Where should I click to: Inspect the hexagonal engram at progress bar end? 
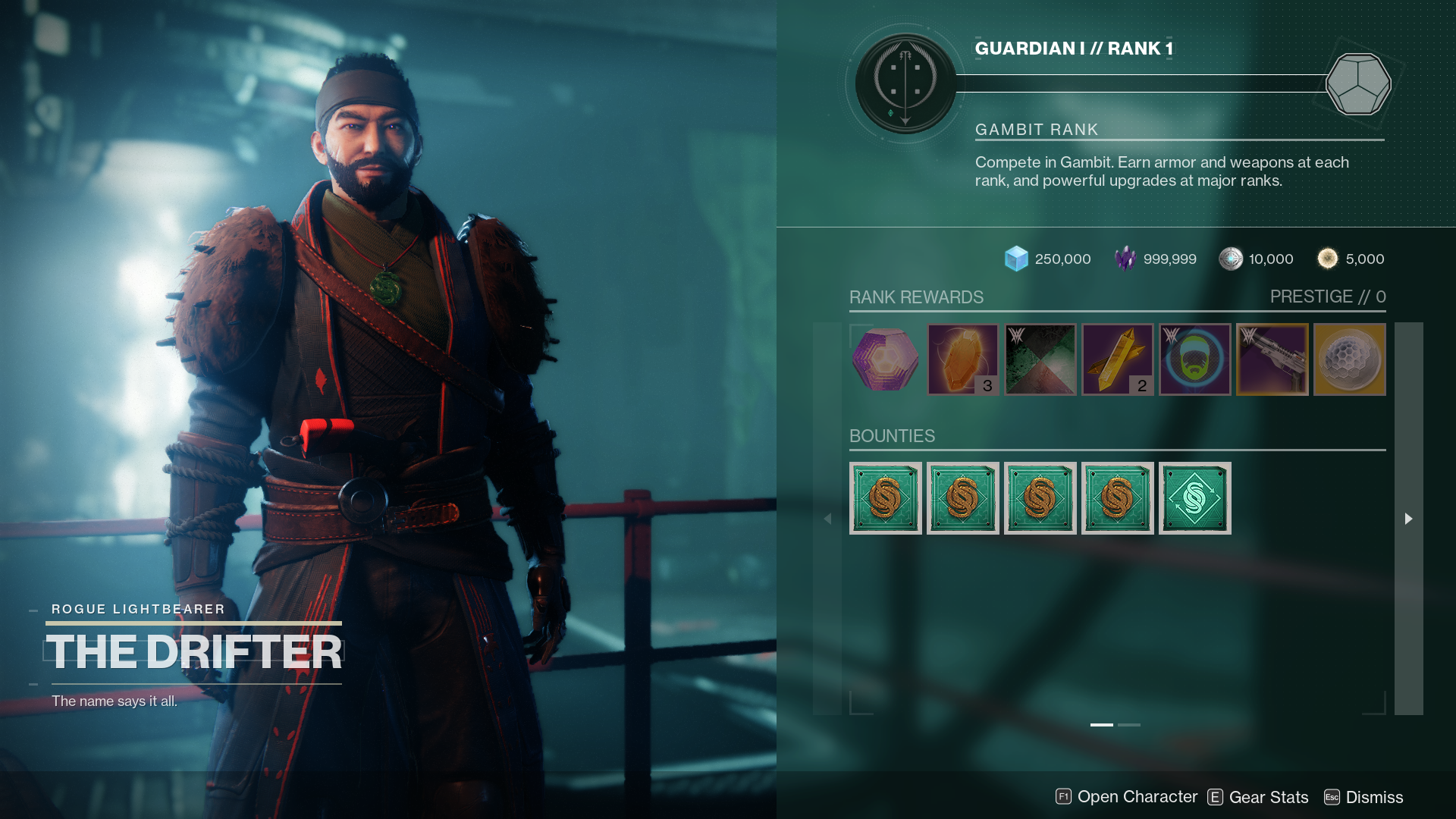click(x=1357, y=83)
